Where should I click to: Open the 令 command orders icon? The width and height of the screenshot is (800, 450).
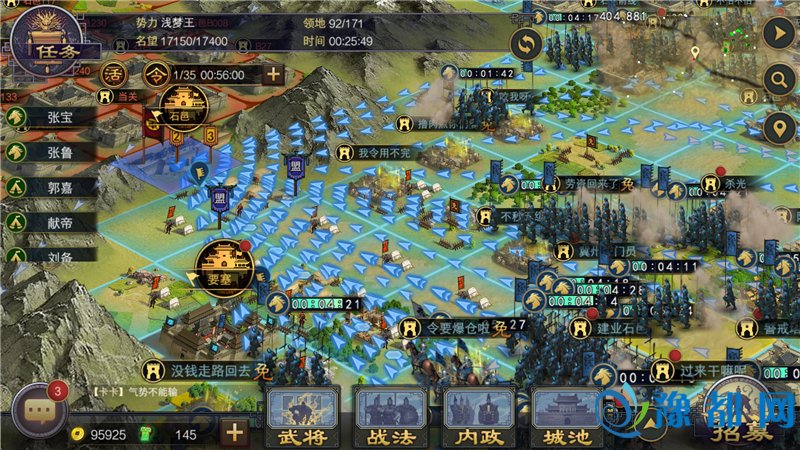[x=153, y=75]
